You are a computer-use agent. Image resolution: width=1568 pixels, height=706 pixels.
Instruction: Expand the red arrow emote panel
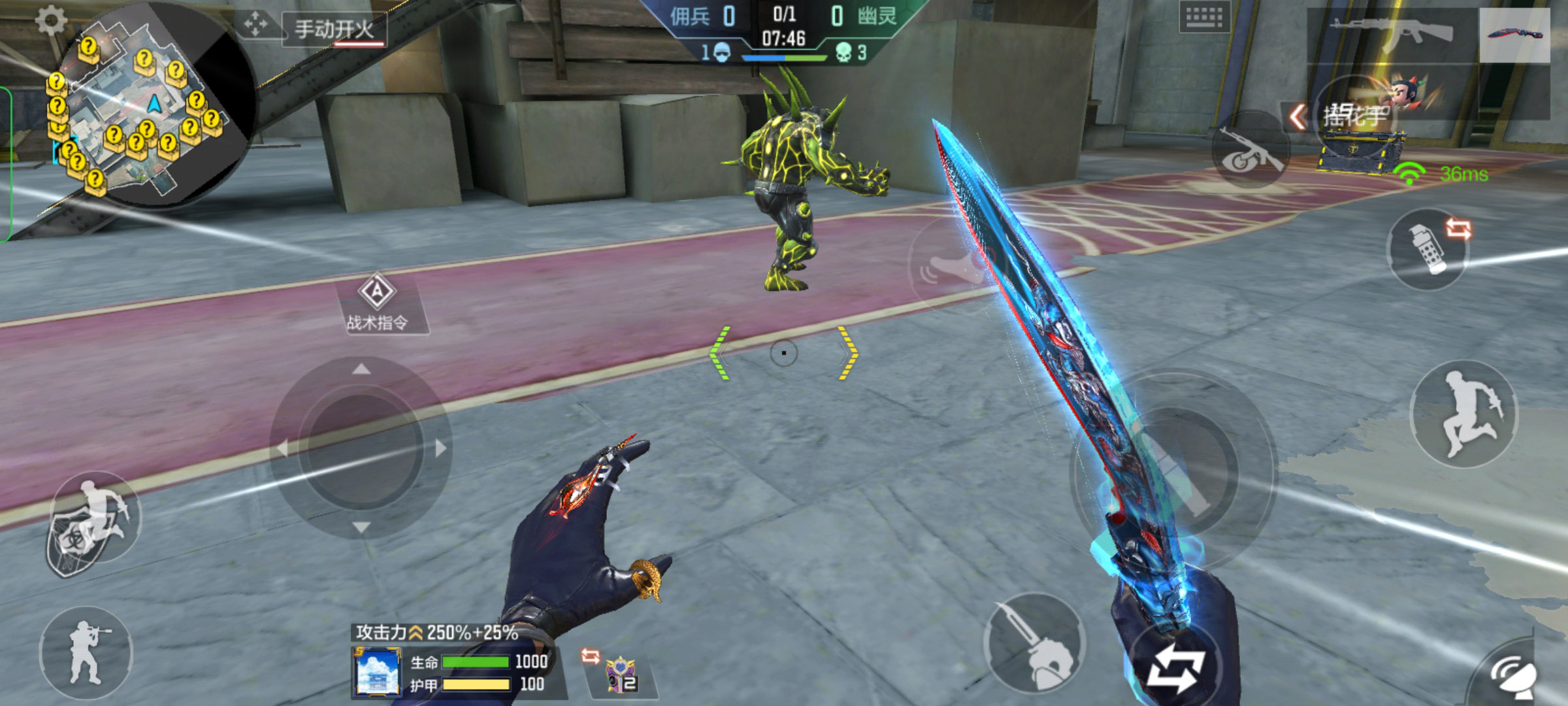point(1297,118)
